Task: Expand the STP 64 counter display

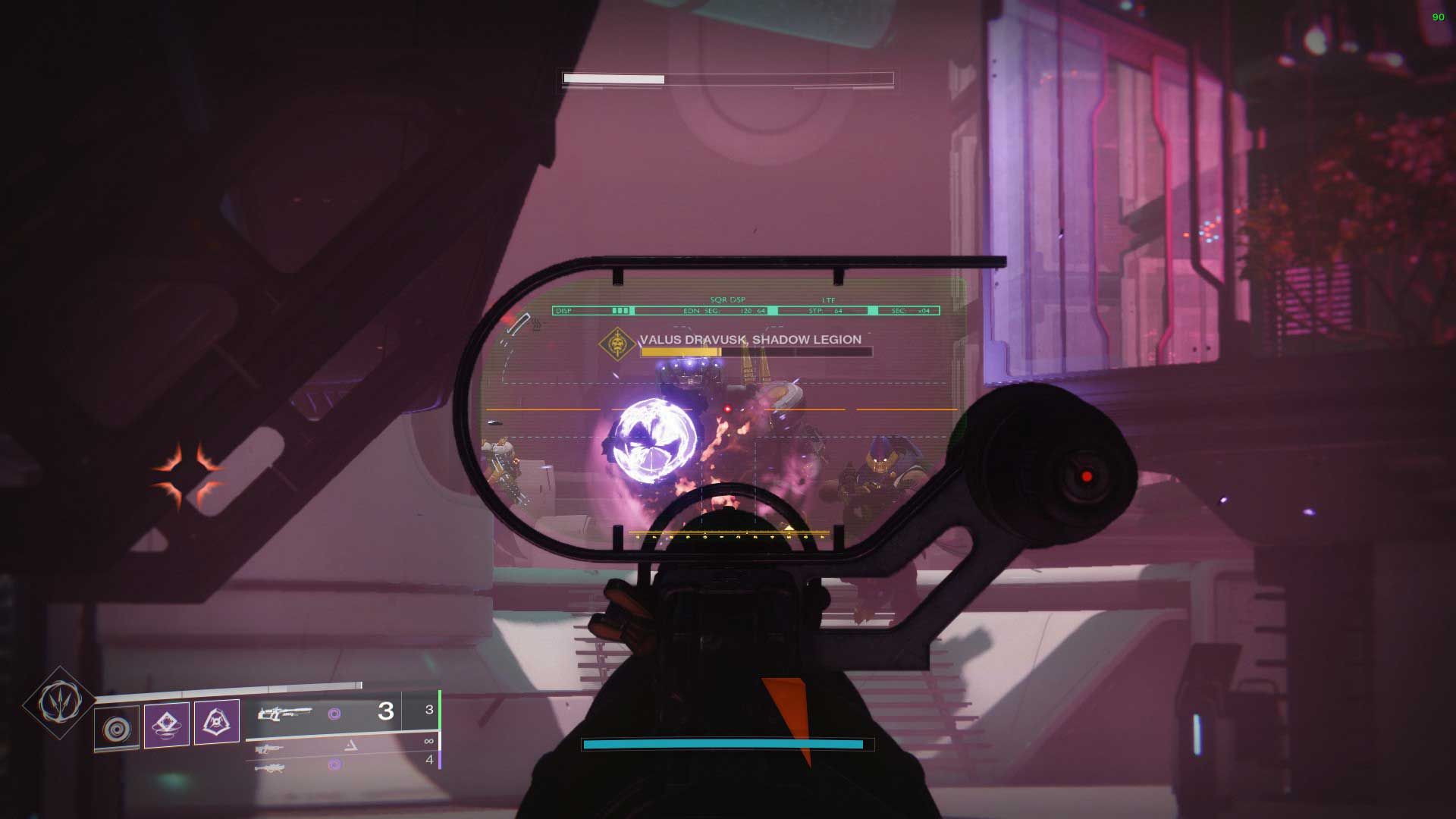Action: pos(824,311)
